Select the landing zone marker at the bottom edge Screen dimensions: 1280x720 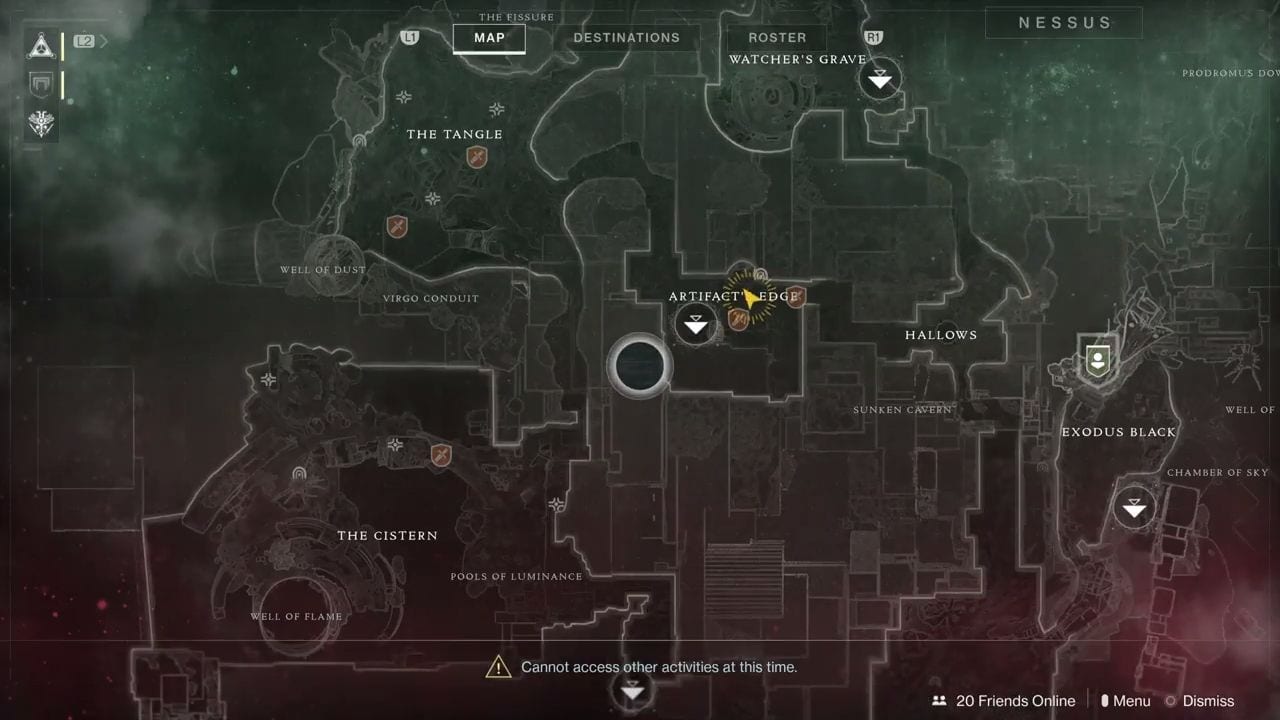pyautogui.click(x=632, y=690)
